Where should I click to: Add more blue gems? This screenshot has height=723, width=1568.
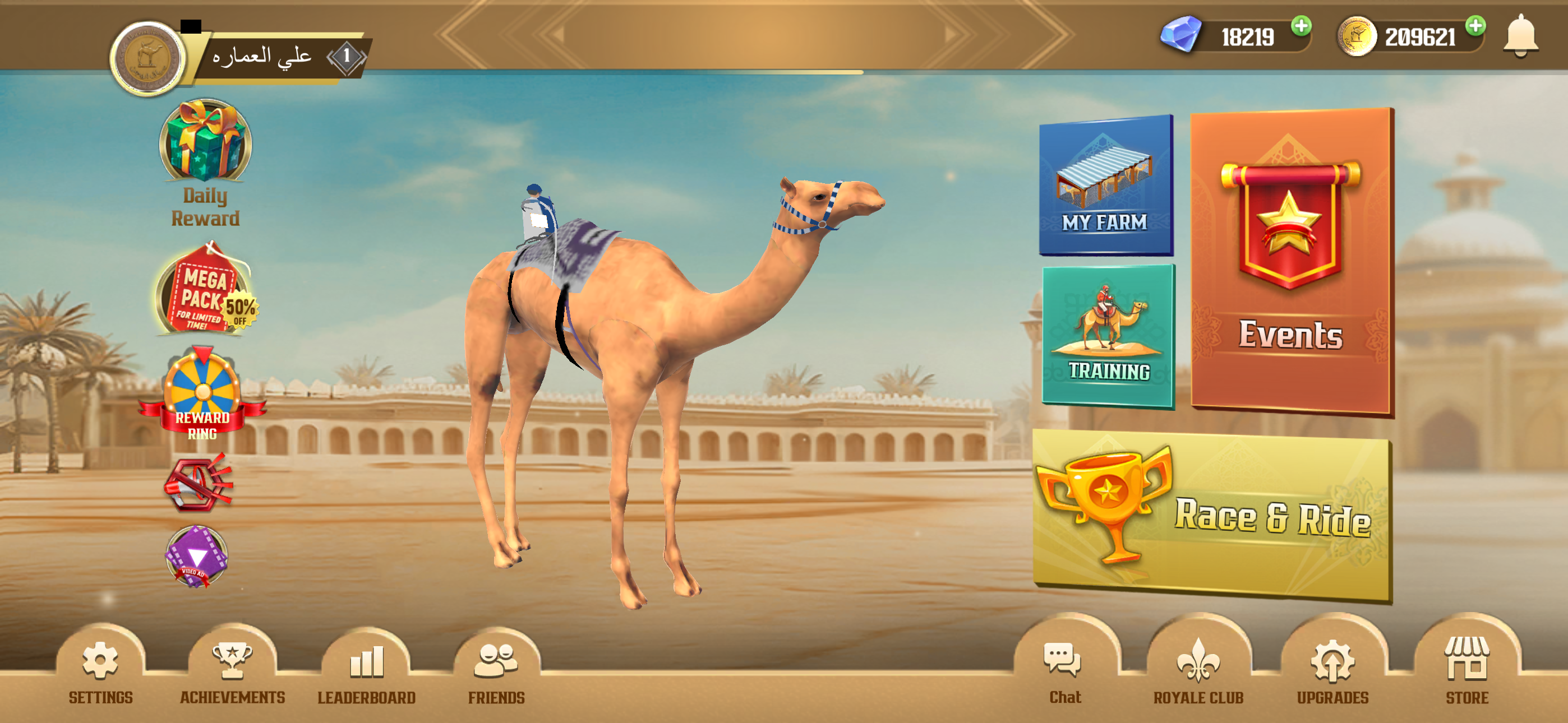[1302, 26]
